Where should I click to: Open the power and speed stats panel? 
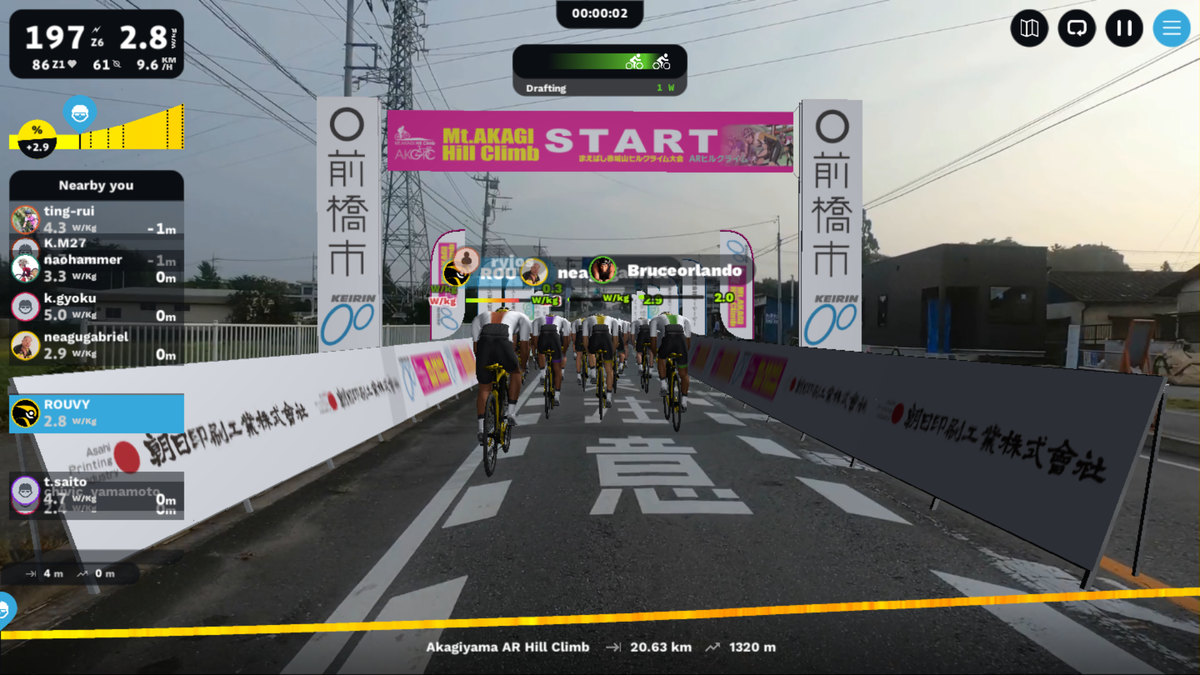(x=96, y=44)
